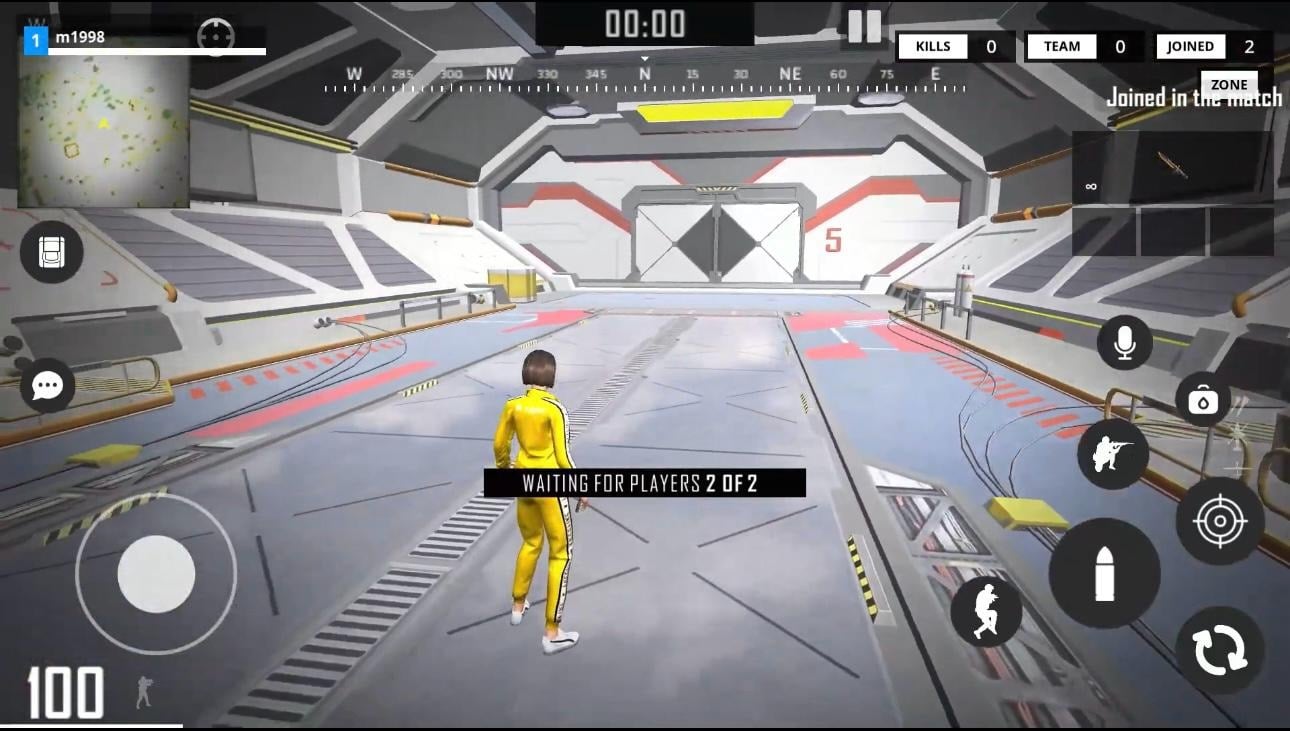Fire using the bullet button

[1104, 573]
